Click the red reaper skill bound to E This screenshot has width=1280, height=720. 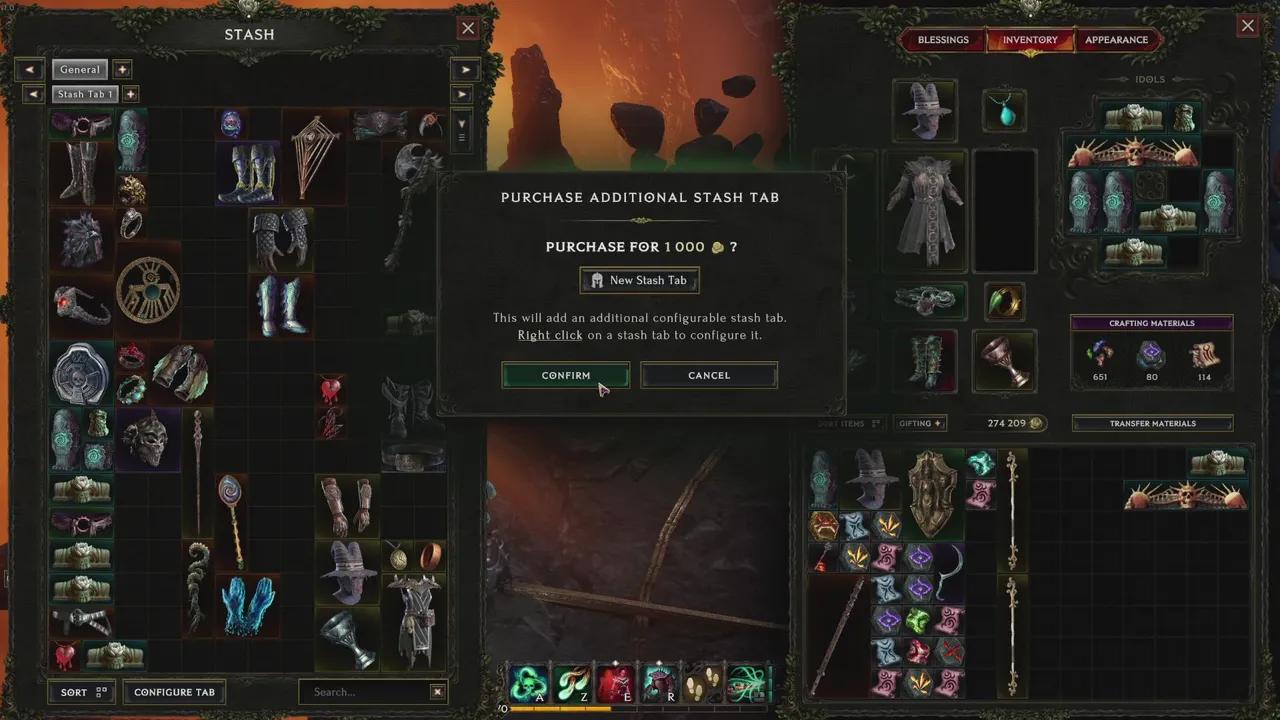pyautogui.click(x=618, y=684)
